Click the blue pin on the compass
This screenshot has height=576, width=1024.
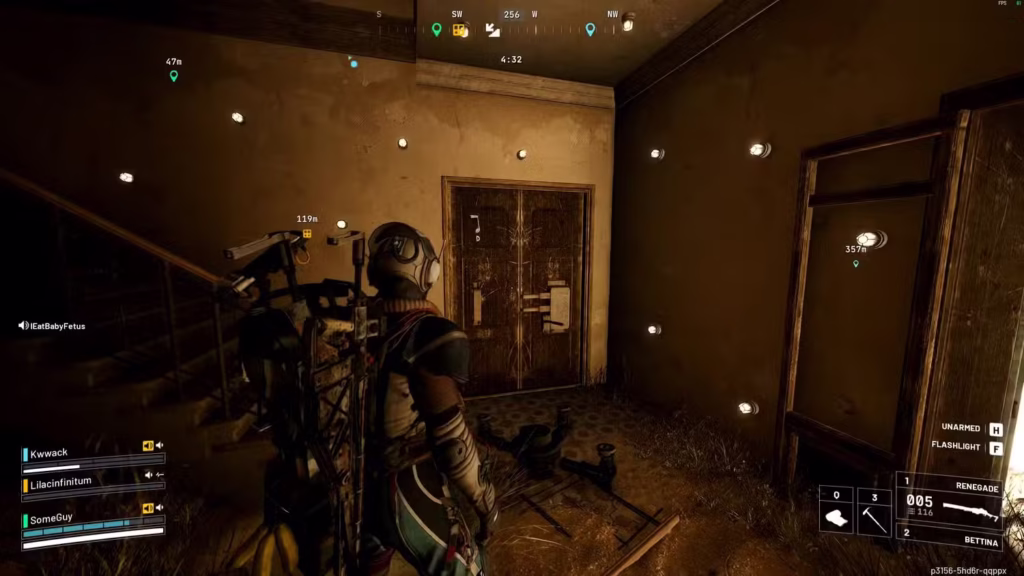click(x=590, y=30)
